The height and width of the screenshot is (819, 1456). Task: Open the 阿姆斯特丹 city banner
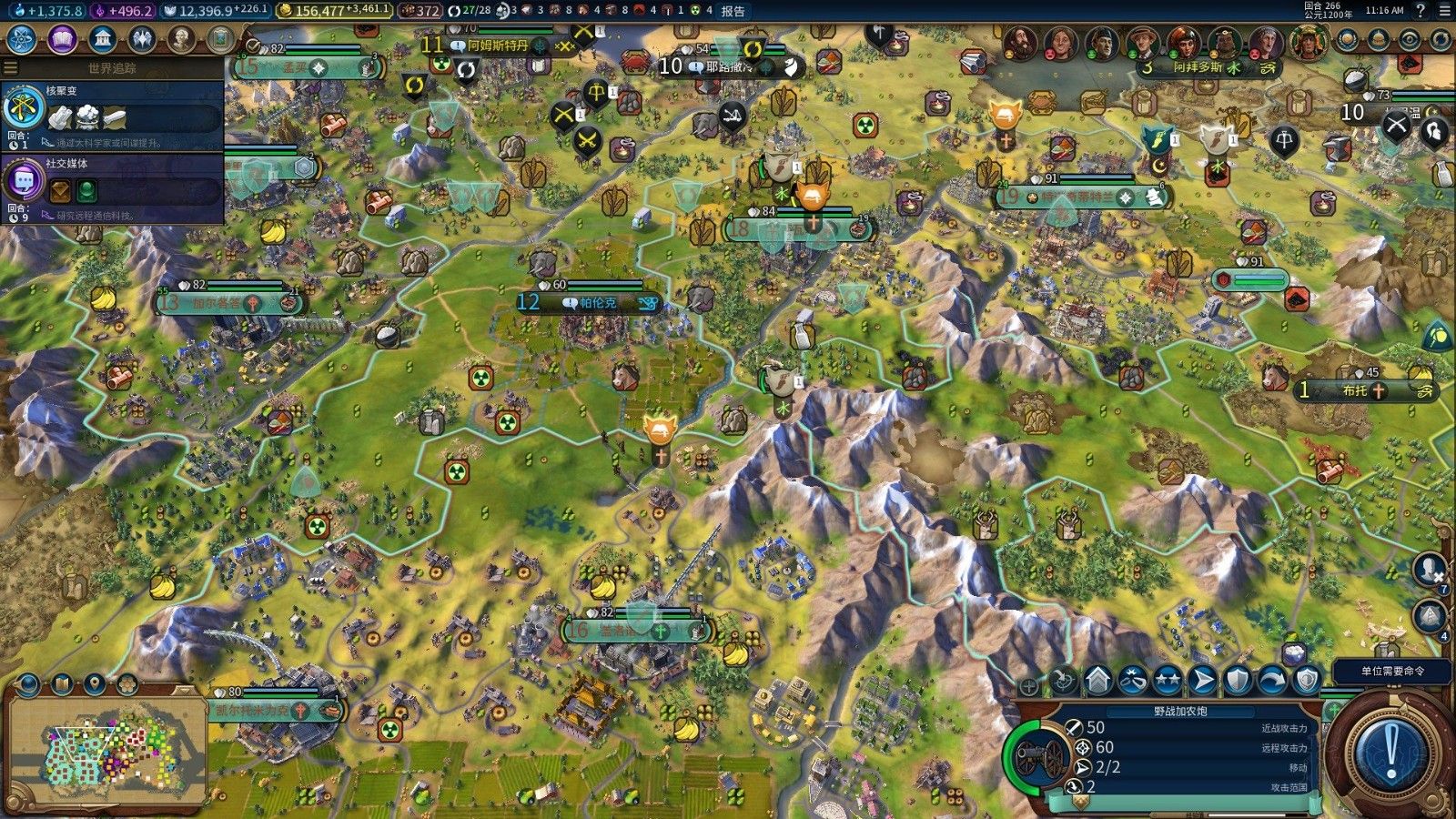pyautogui.click(x=499, y=44)
